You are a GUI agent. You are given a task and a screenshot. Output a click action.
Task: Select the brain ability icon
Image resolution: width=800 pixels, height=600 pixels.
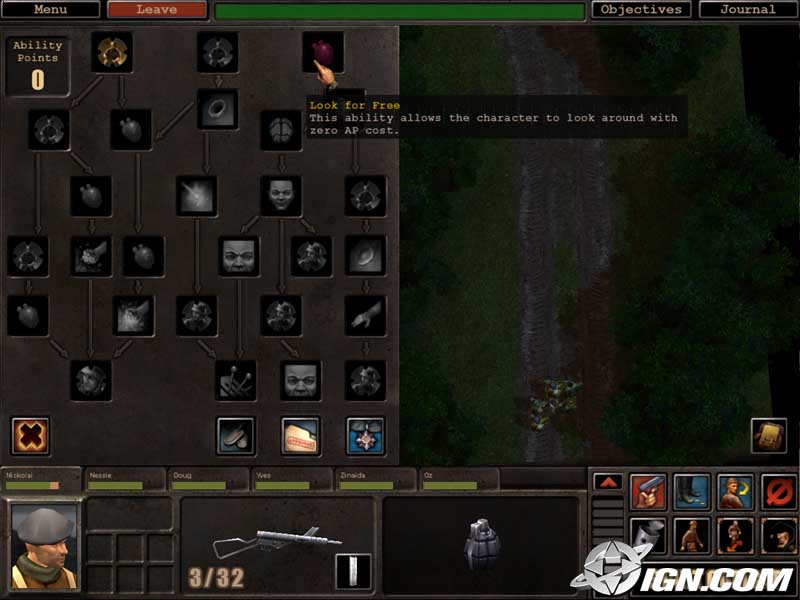tap(281, 129)
